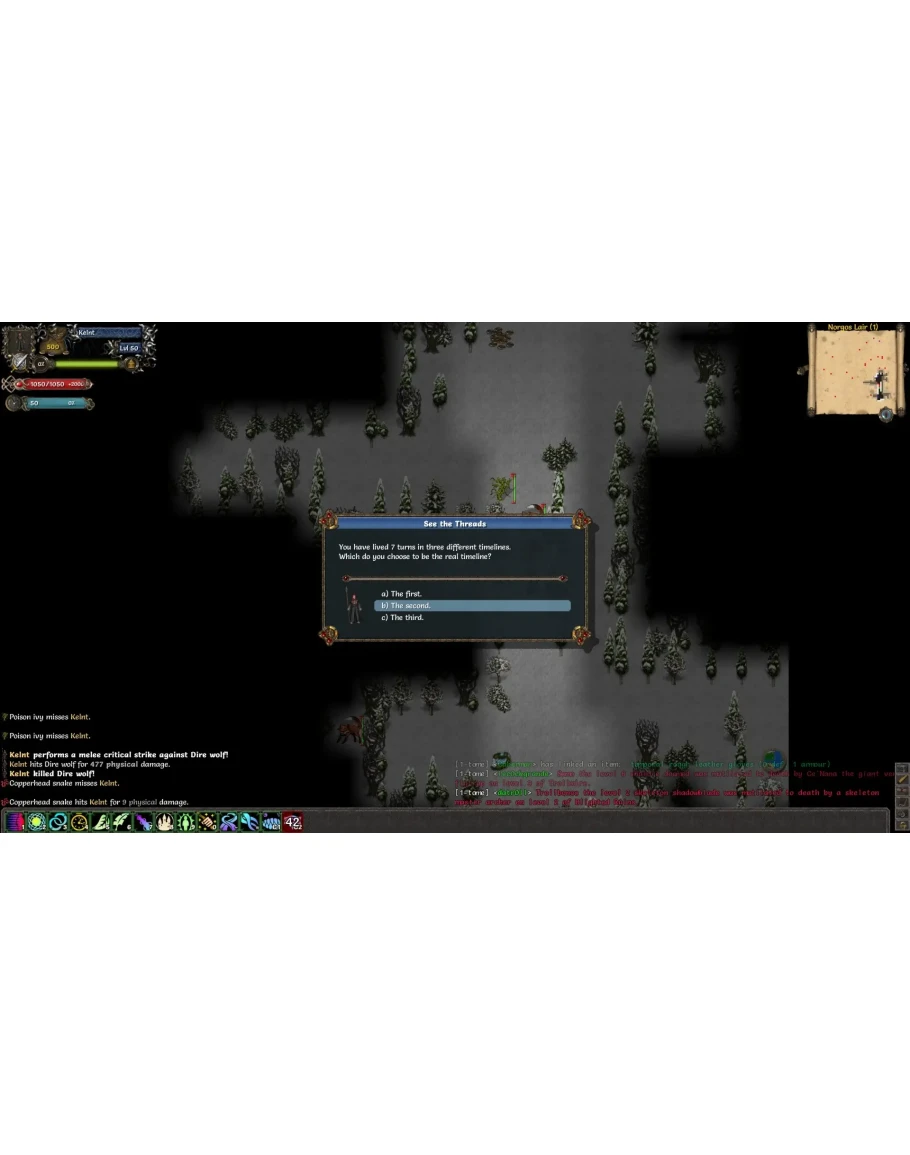Open the golden wand toolbar button
Screen dimensions: 910x1155
click(901, 777)
